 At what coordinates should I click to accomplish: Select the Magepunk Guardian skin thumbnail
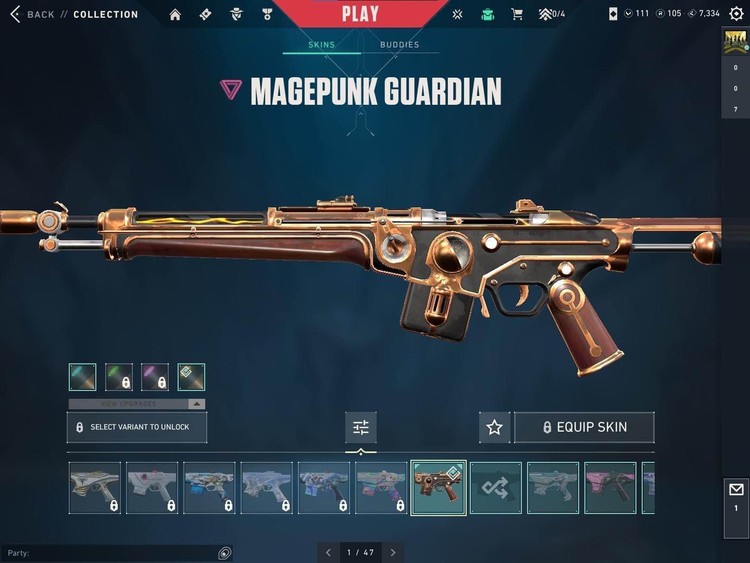tap(438, 488)
